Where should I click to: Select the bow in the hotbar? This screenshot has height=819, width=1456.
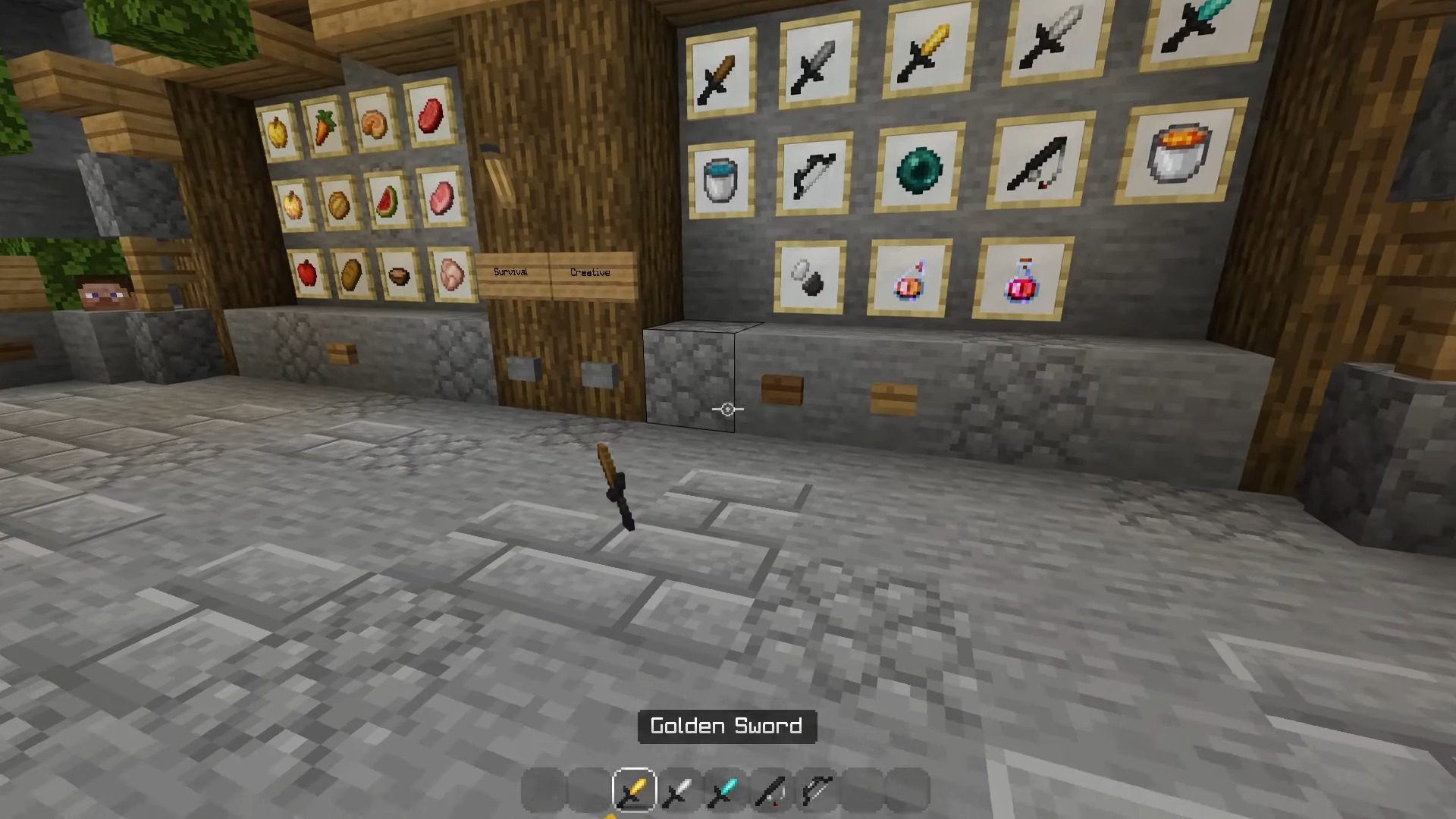813,789
